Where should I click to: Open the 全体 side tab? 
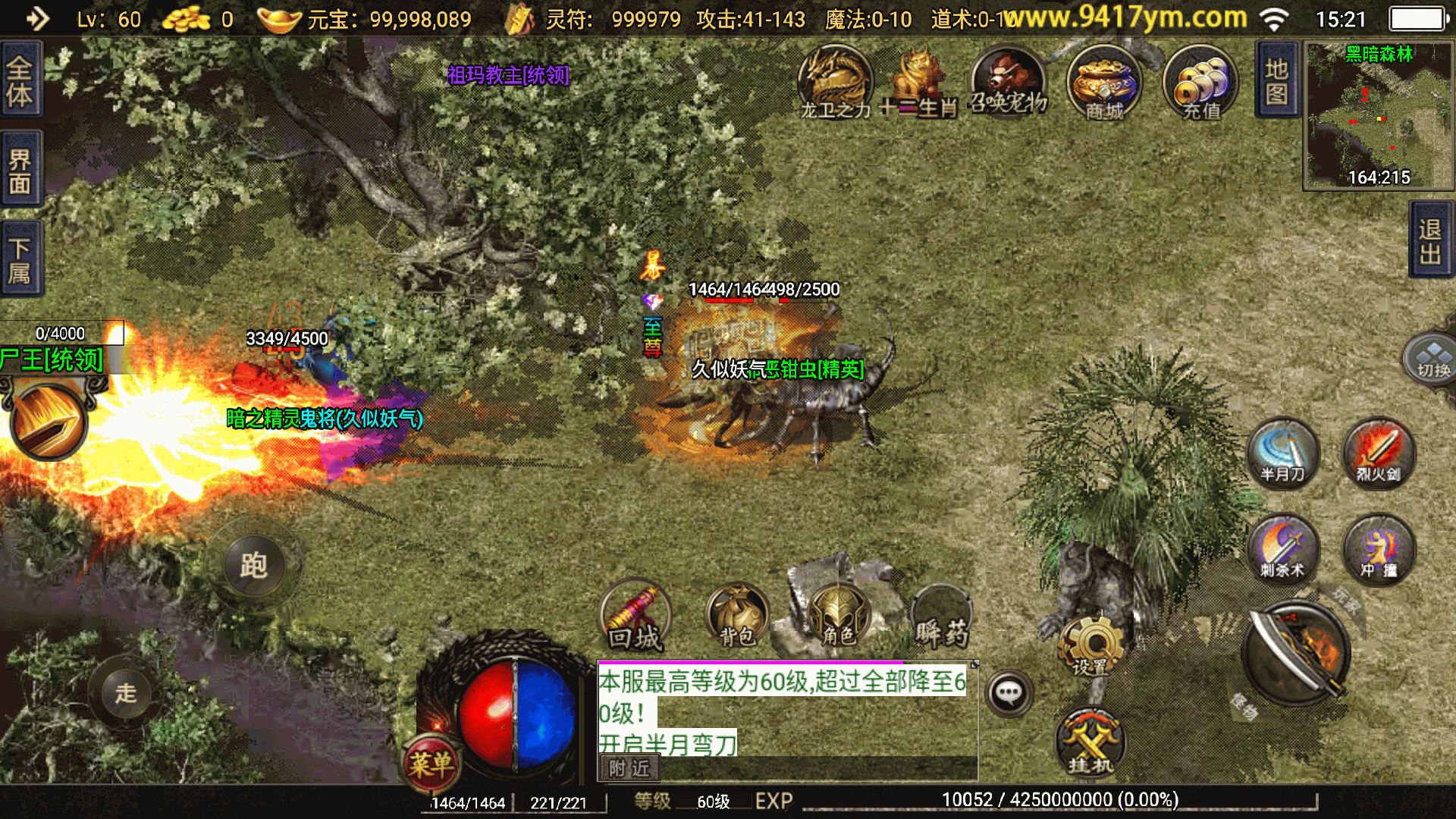pyautogui.click(x=20, y=80)
